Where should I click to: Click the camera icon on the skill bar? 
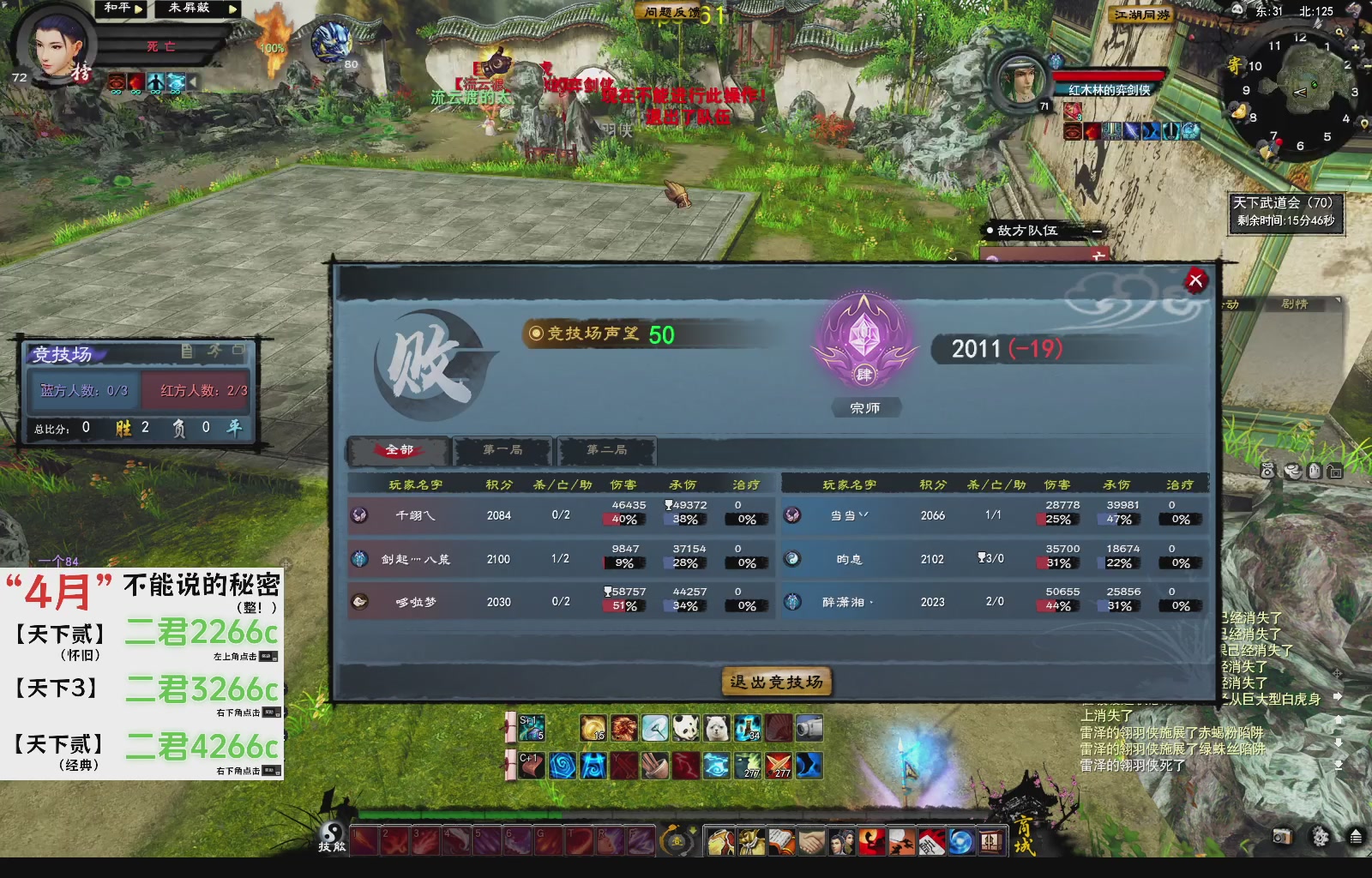pos(811,729)
